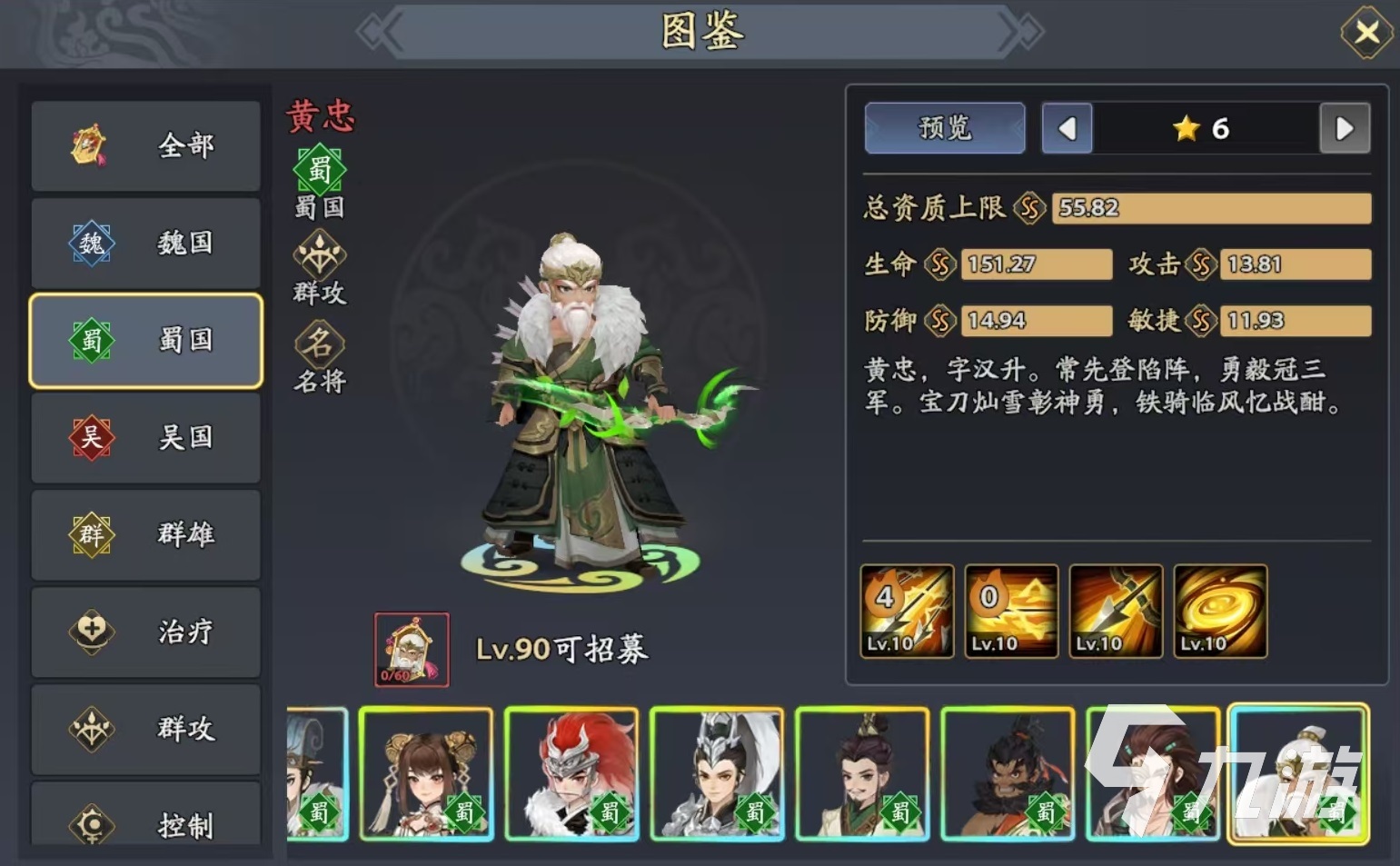Click the right arrow to raise star rank
Screen dimensions: 1400x866
[x=1345, y=128]
